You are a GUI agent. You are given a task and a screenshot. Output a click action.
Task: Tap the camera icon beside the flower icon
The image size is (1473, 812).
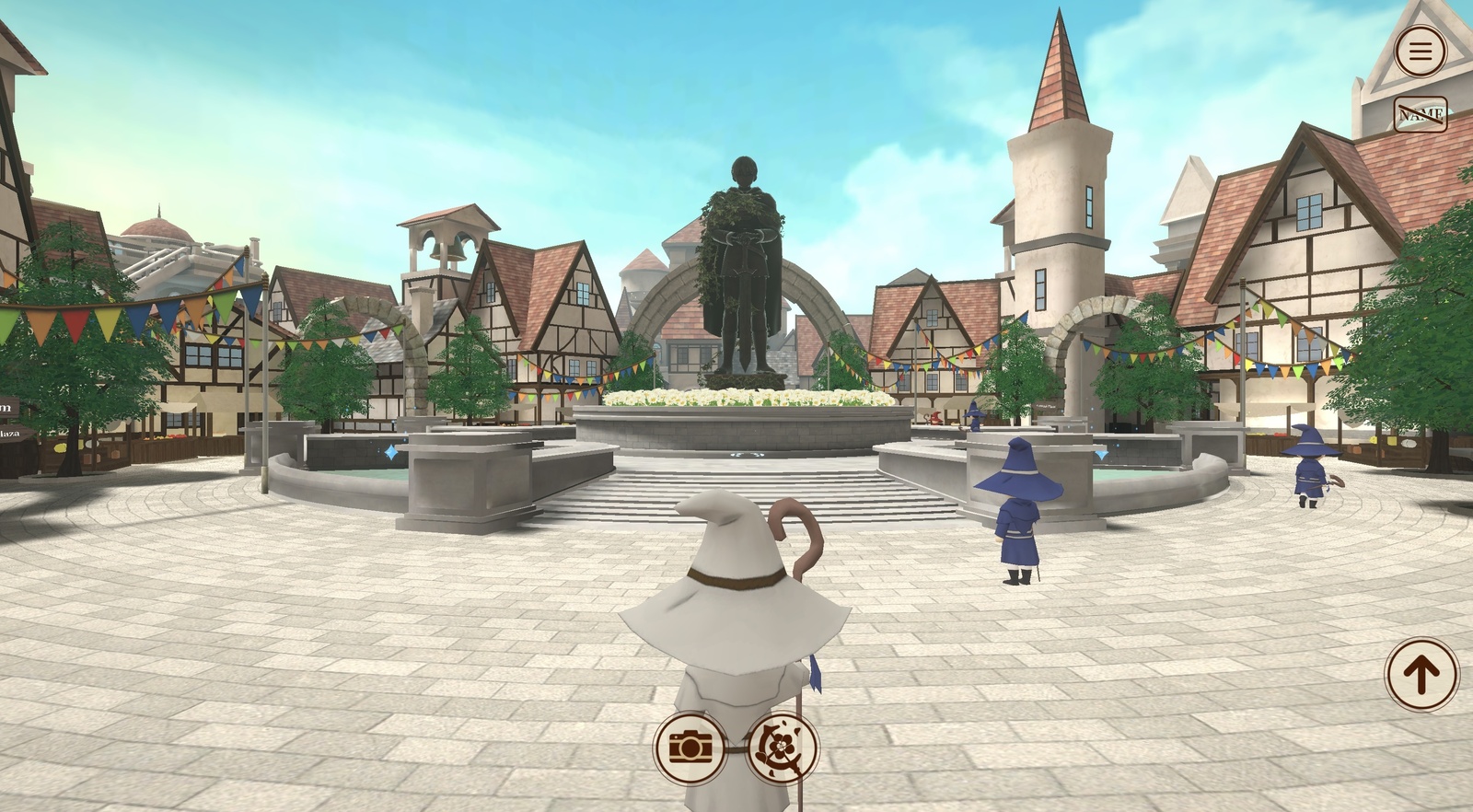click(x=689, y=747)
